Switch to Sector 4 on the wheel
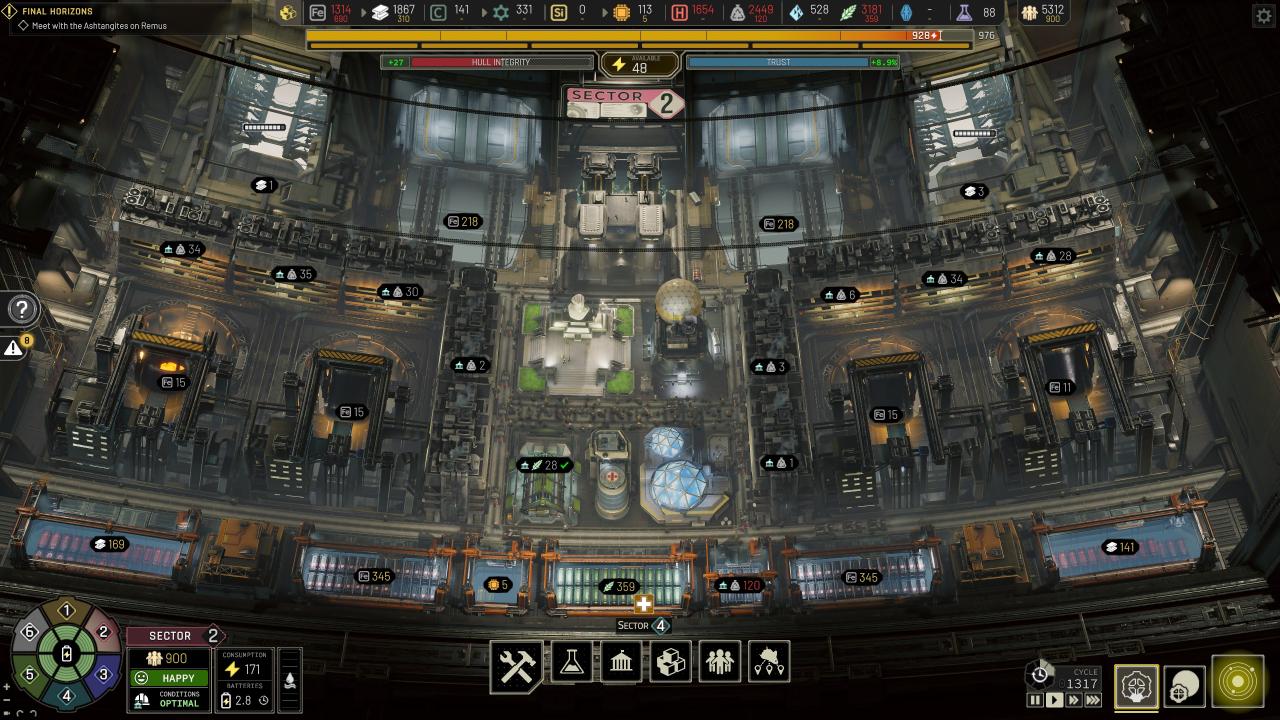The image size is (1280, 720). click(x=67, y=696)
